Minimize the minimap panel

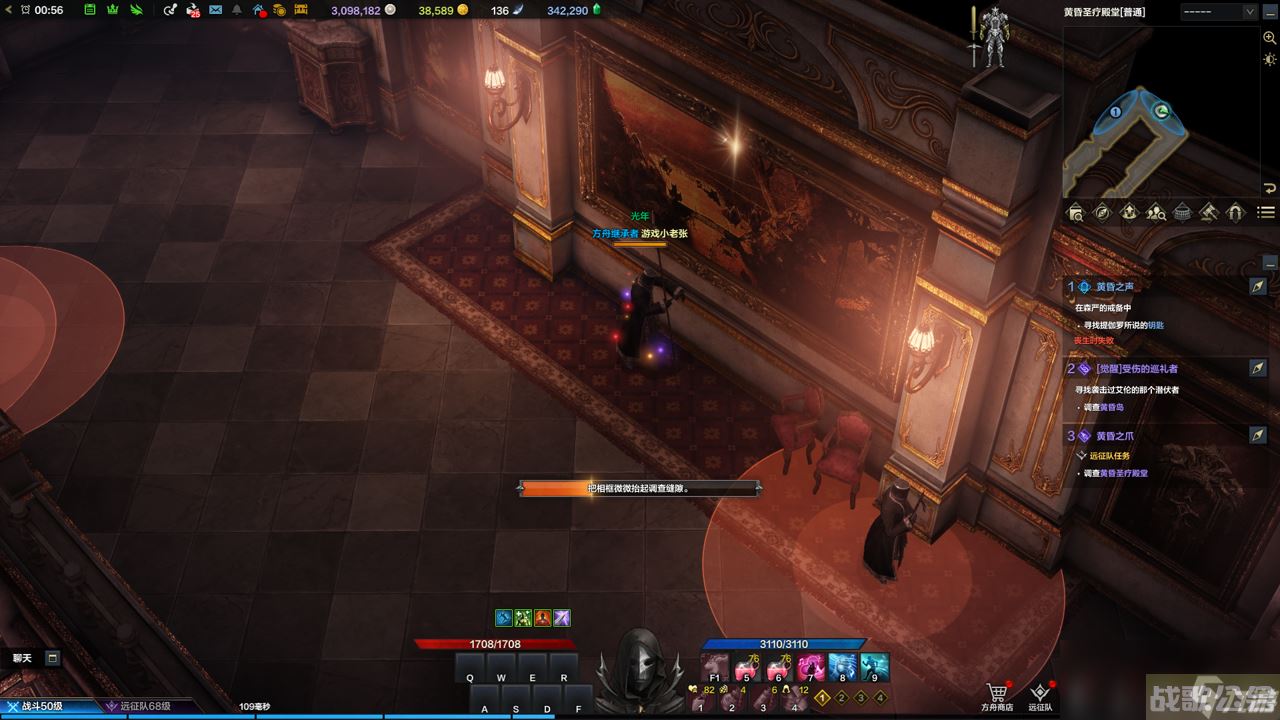point(1269,188)
